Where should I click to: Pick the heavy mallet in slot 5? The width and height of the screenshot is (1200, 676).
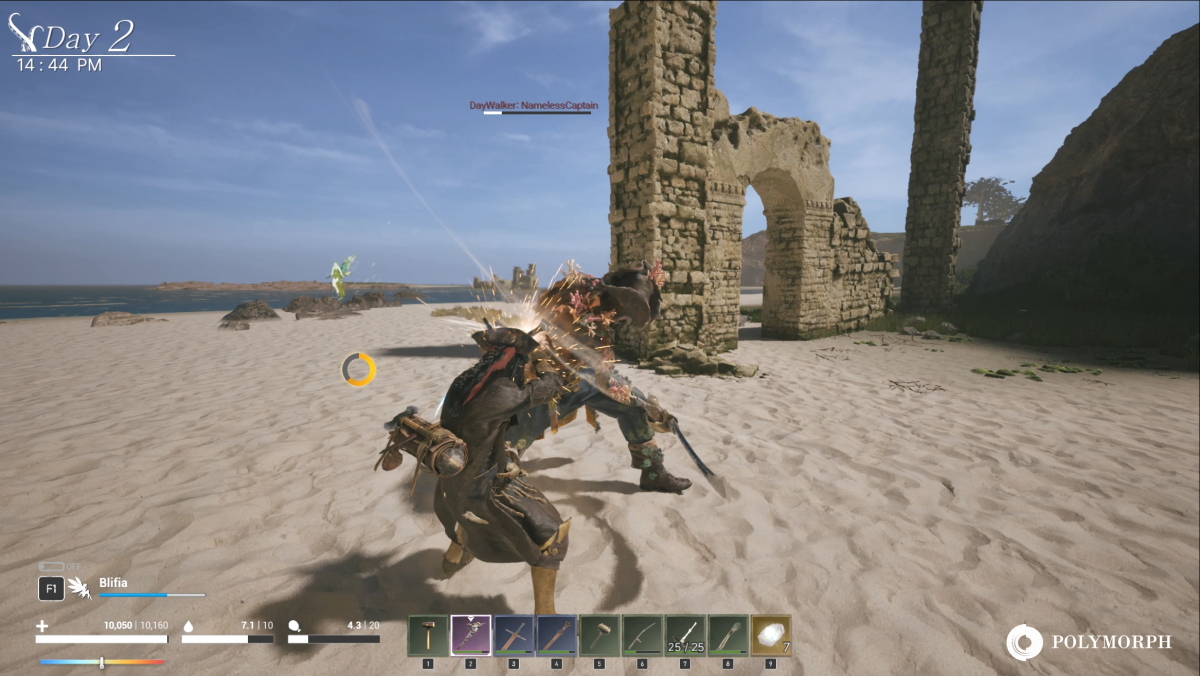coord(600,635)
